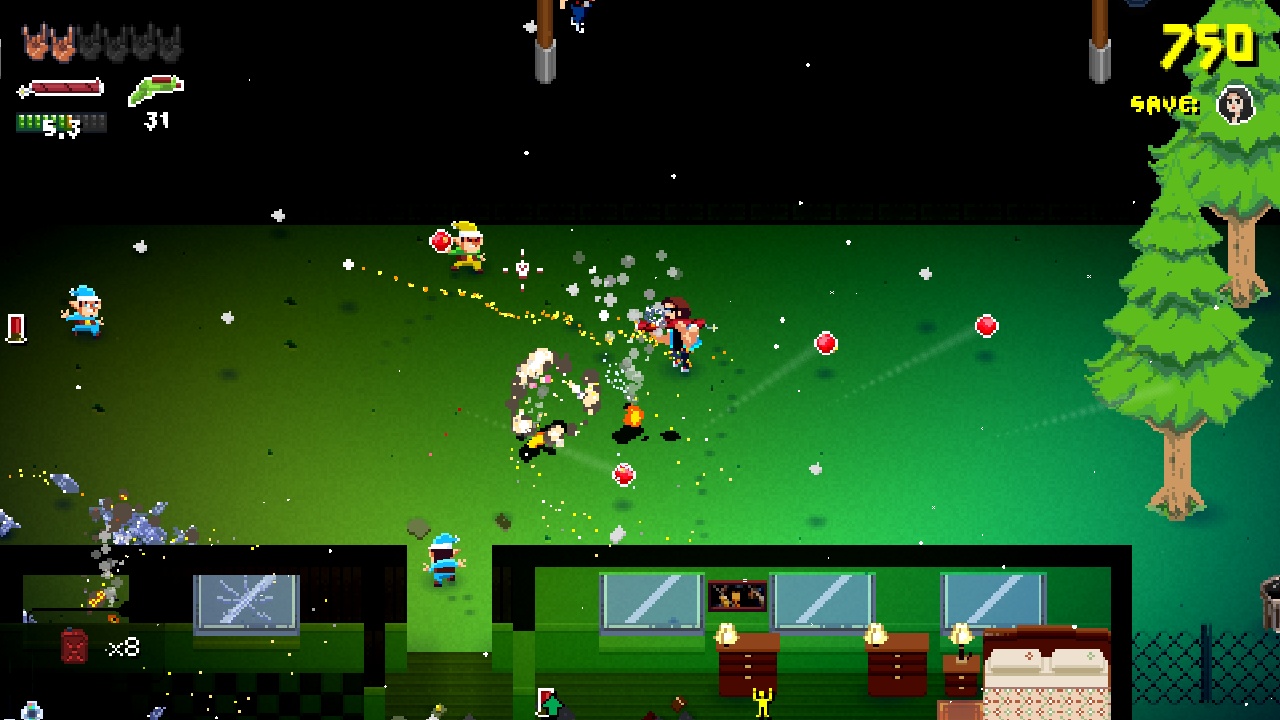
Task: Click the dynamite-stick health bar
Action: pyautogui.click(x=60, y=85)
